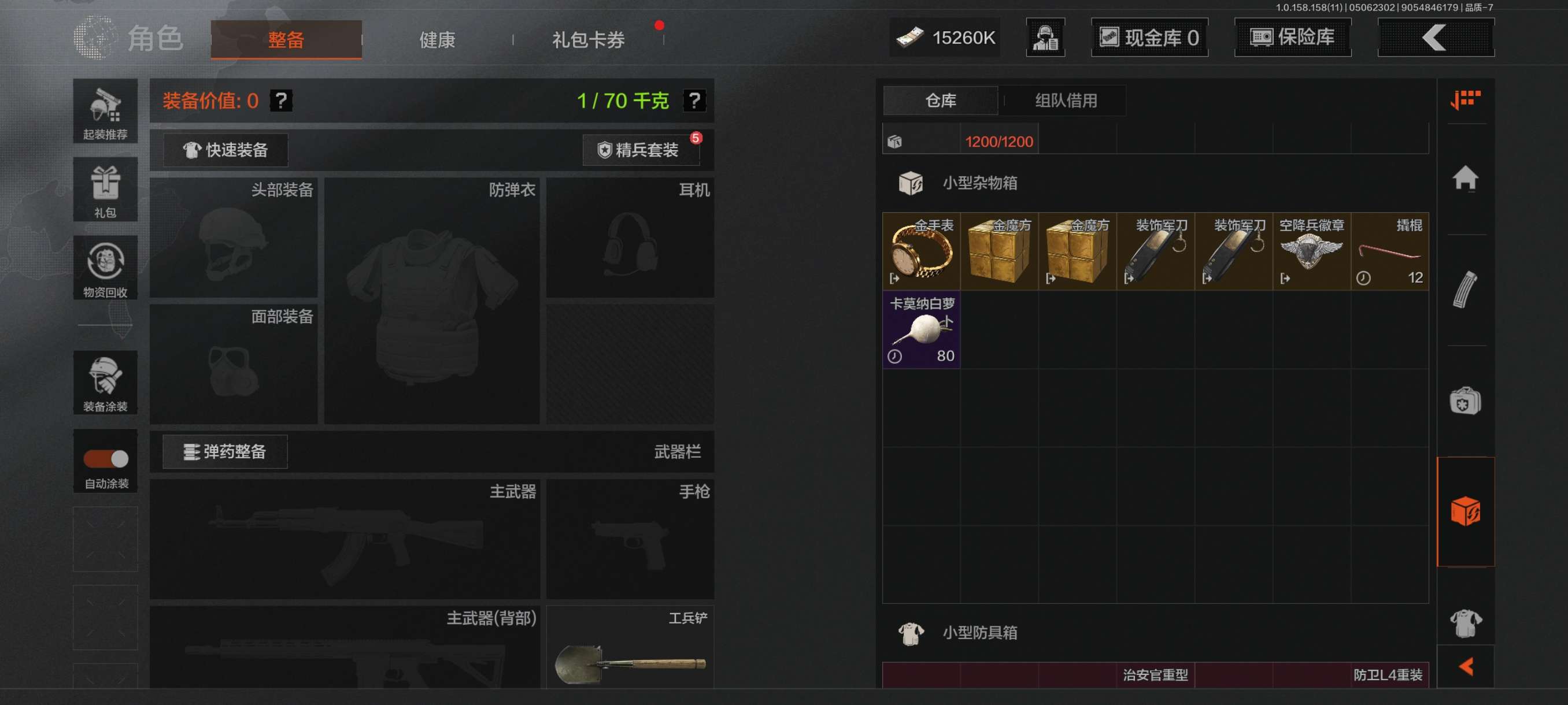
Task: Open the medkit filter in right sidebar
Action: (1467, 402)
